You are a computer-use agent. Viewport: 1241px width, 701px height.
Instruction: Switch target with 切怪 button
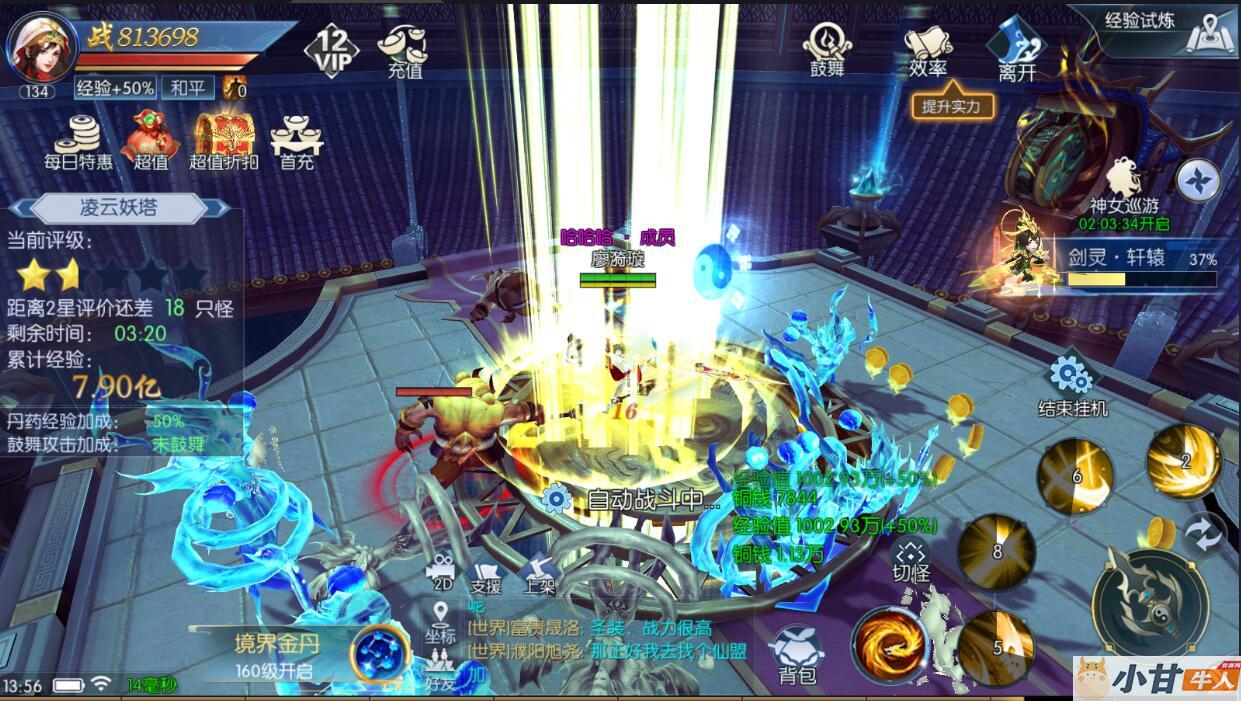pos(910,560)
